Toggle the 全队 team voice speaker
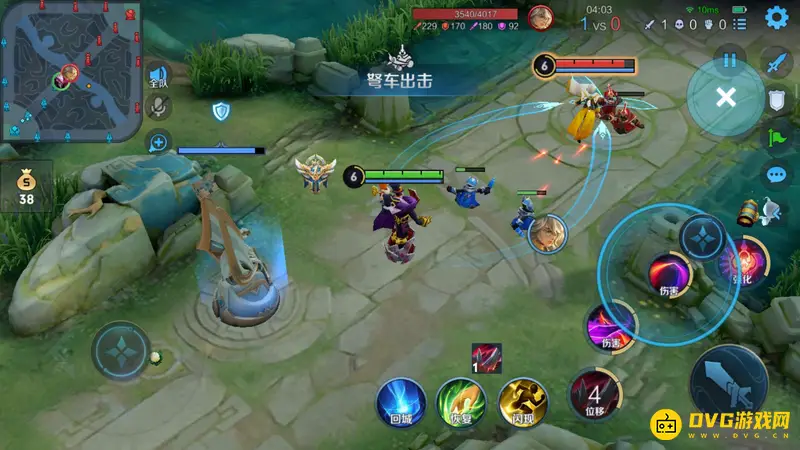800x450 pixels. click(158, 76)
